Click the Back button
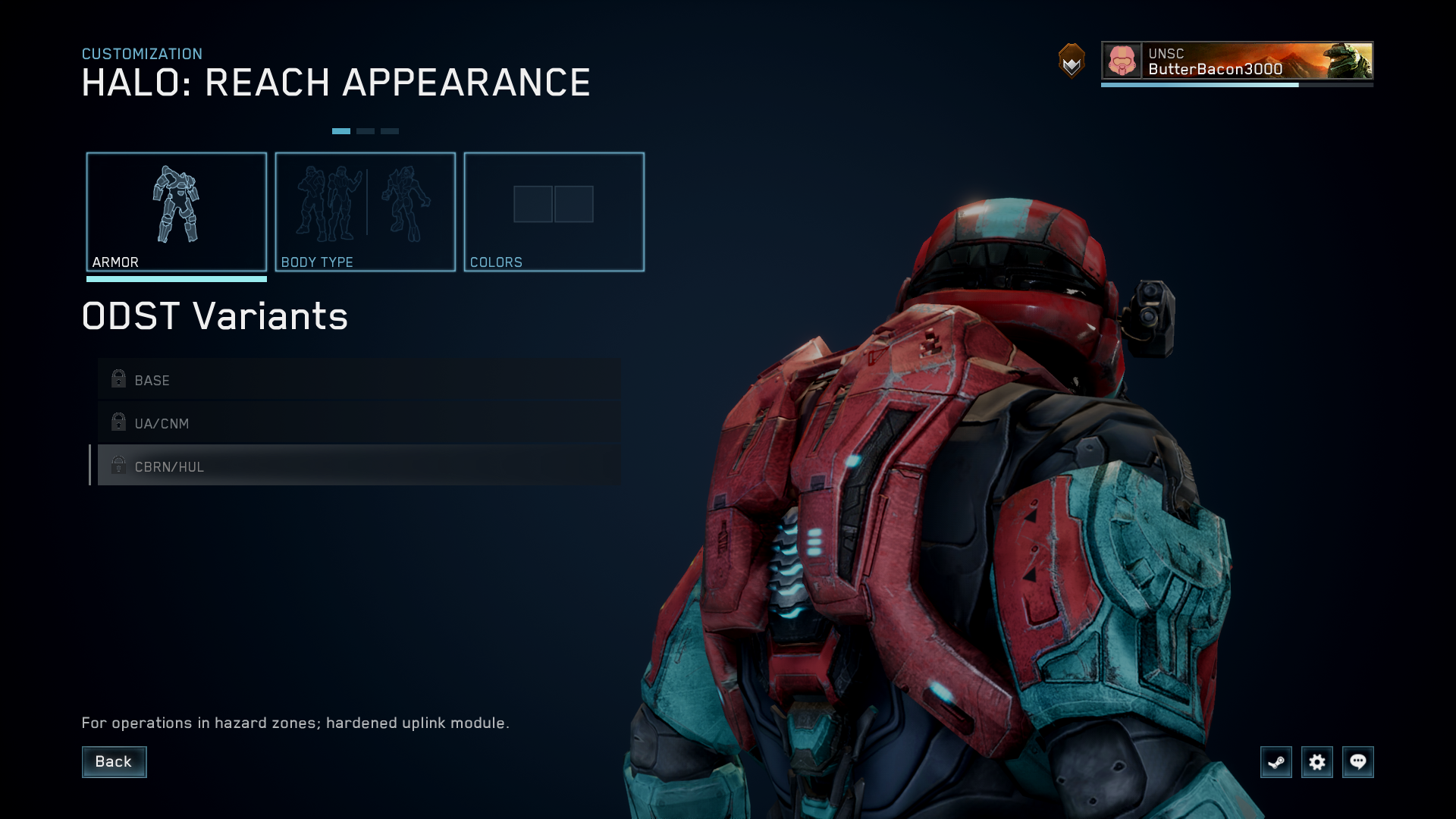 pyautogui.click(x=114, y=761)
